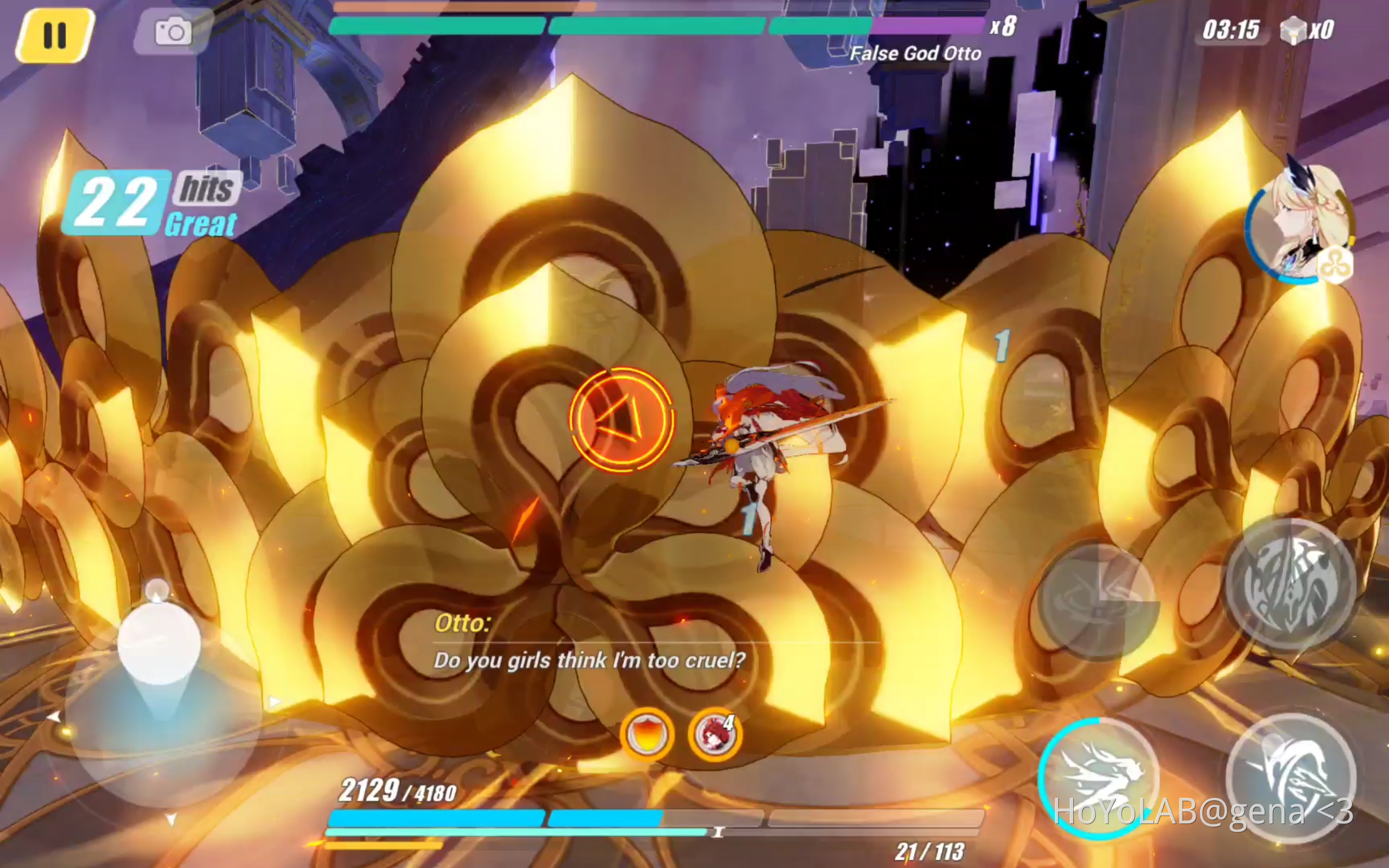The height and width of the screenshot is (868, 1389).
Task: Tap the 03:15 battle timer
Action: 1230,30
